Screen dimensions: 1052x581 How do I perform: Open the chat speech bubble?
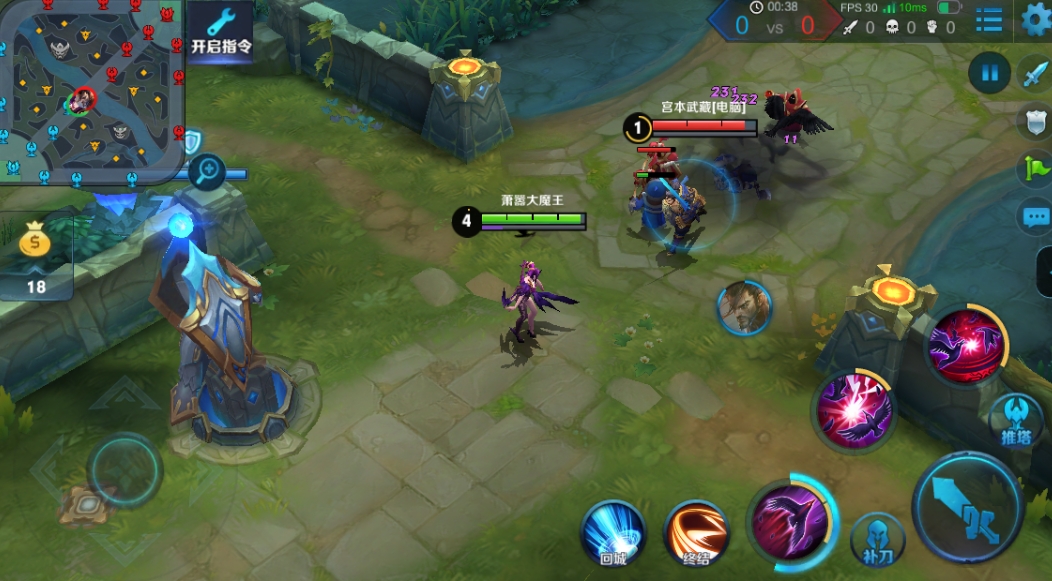1034,217
